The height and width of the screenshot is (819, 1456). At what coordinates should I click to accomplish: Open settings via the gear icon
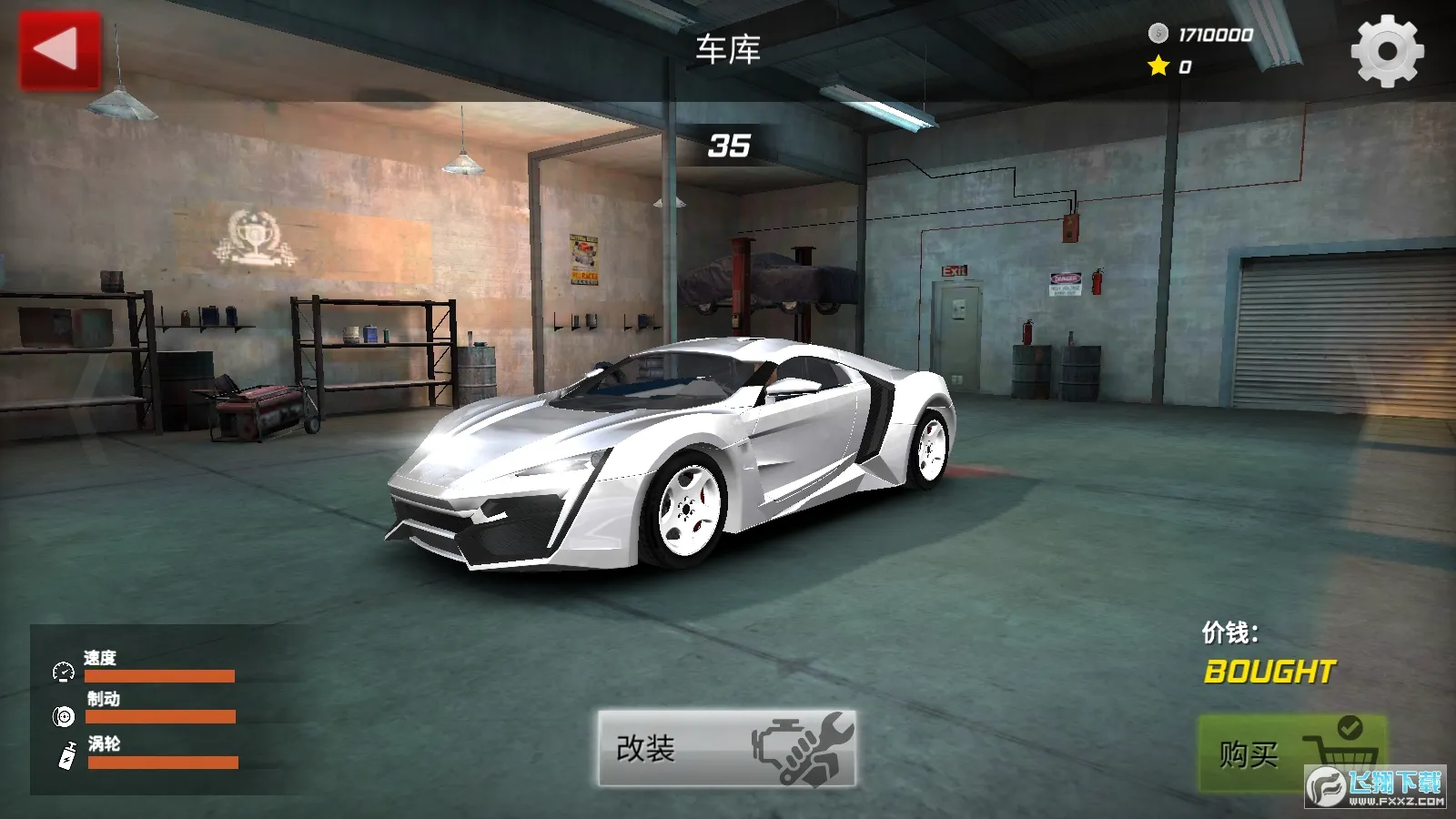pos(1387,51)
